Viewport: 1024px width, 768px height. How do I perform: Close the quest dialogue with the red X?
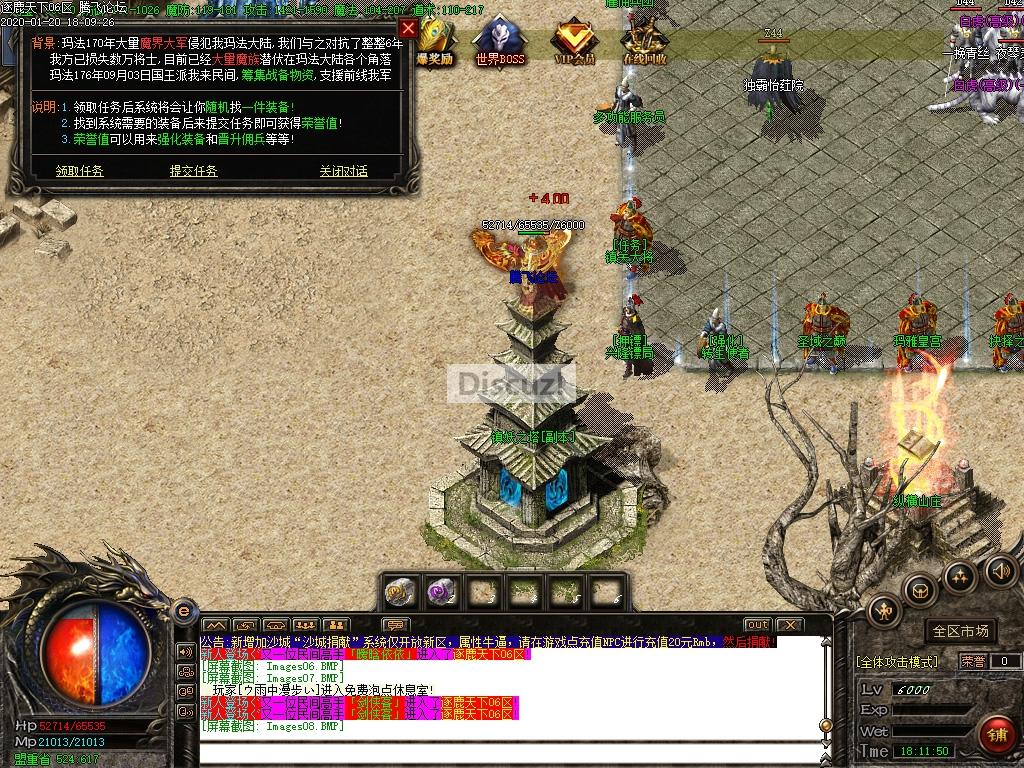[x=408, y=28]
